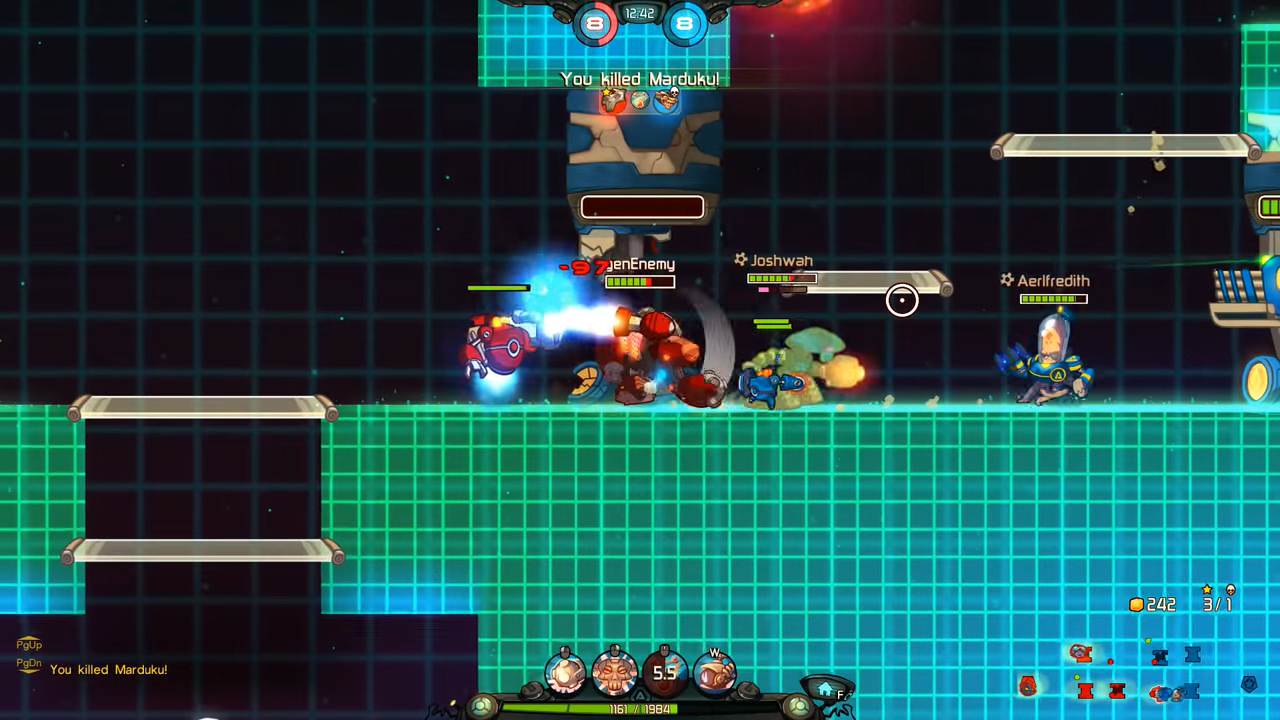
Task: Click the home teleport icon near the health bar
Action: [x=825, y=689]
